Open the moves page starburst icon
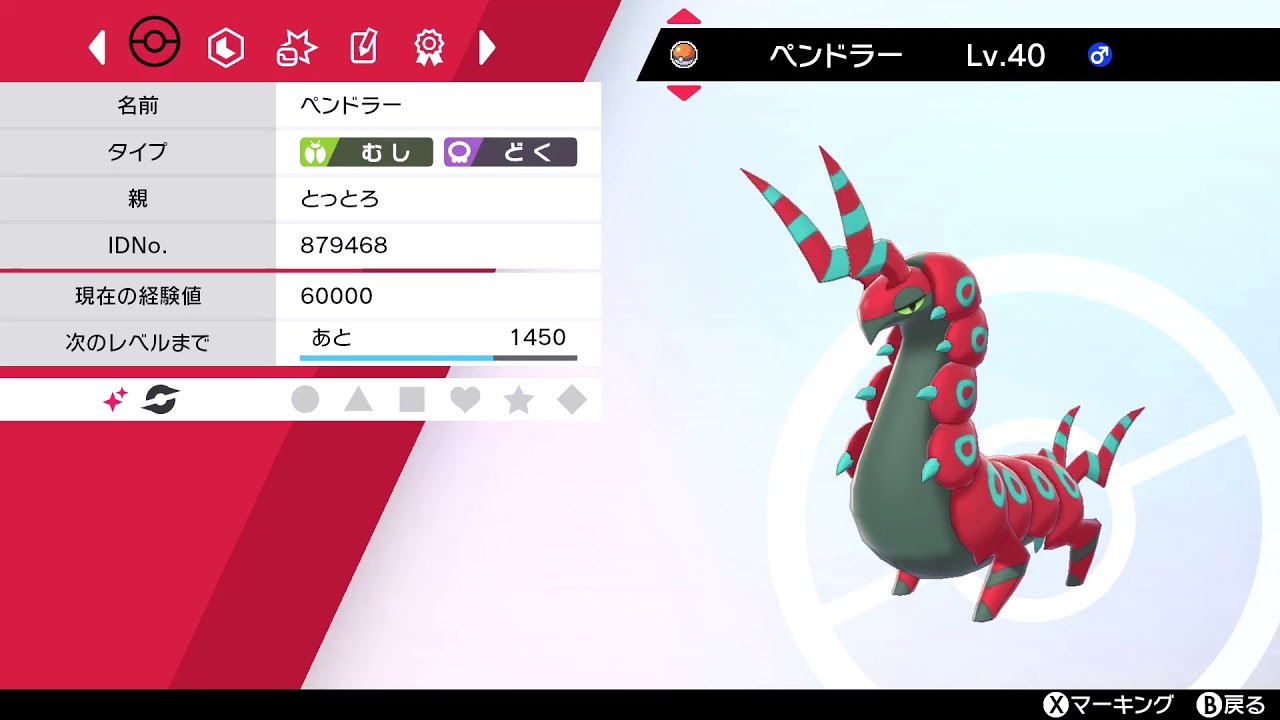 [x=294, y=44]
